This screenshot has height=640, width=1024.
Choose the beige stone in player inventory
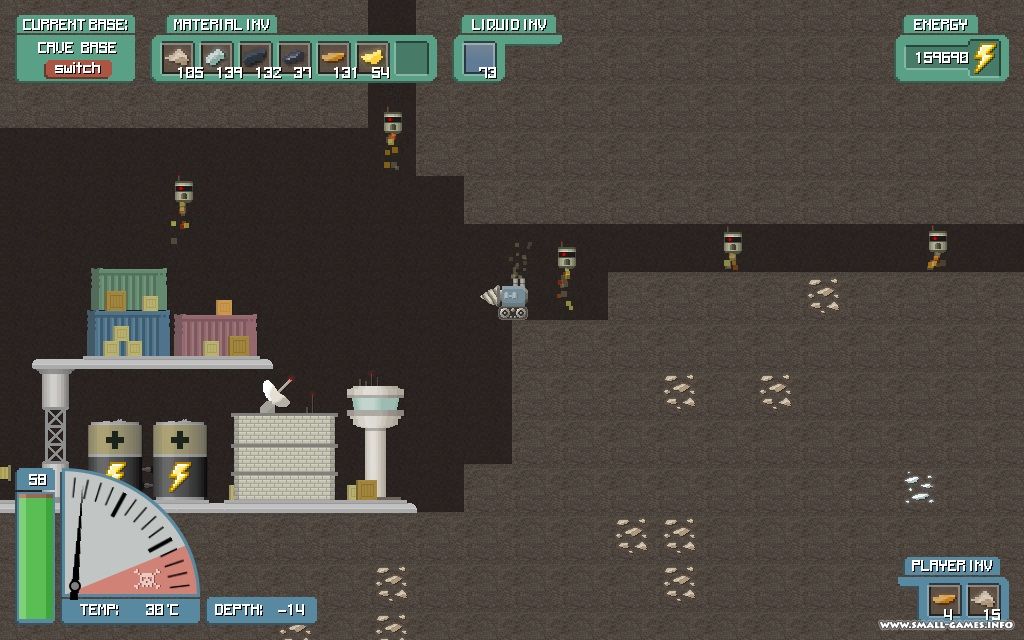tap(983, 601)
